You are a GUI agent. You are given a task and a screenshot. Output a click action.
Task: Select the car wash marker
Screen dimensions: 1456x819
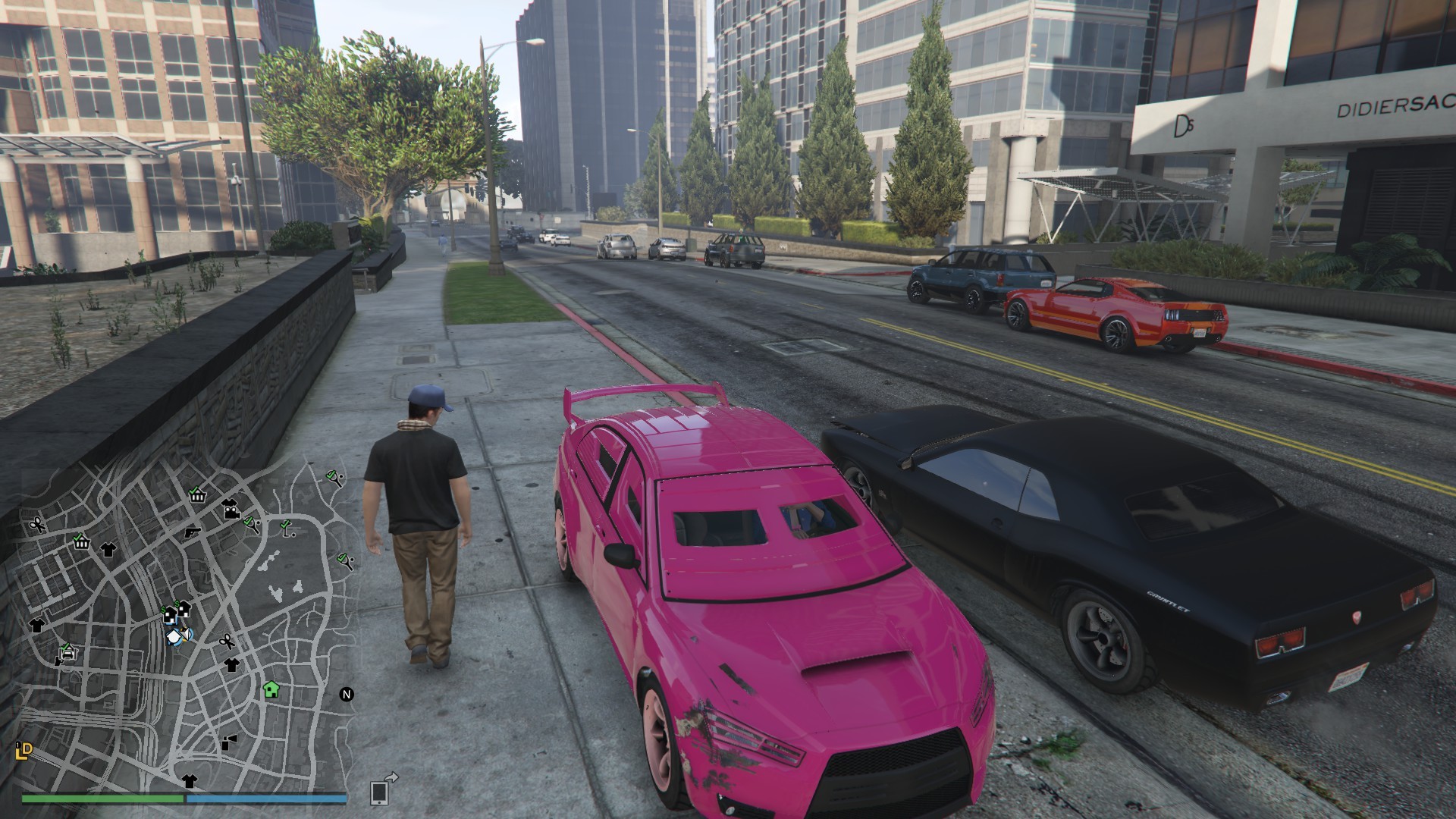tap(67, 651)
